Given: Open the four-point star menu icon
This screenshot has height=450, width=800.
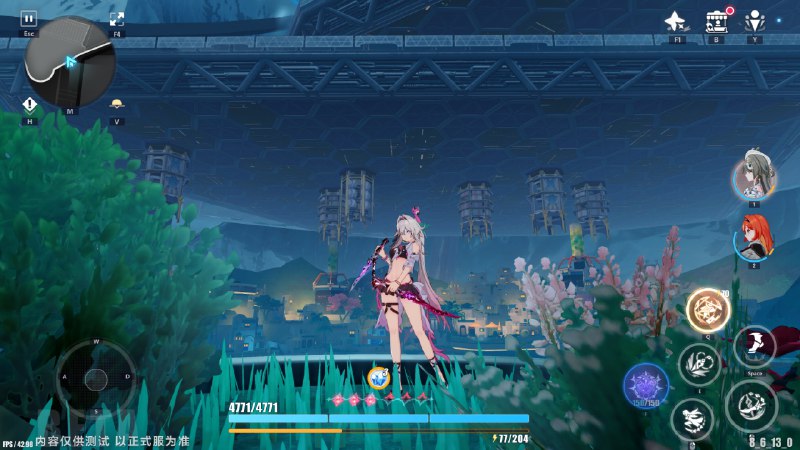Looking at the screenshot, I should coord(677,21).
